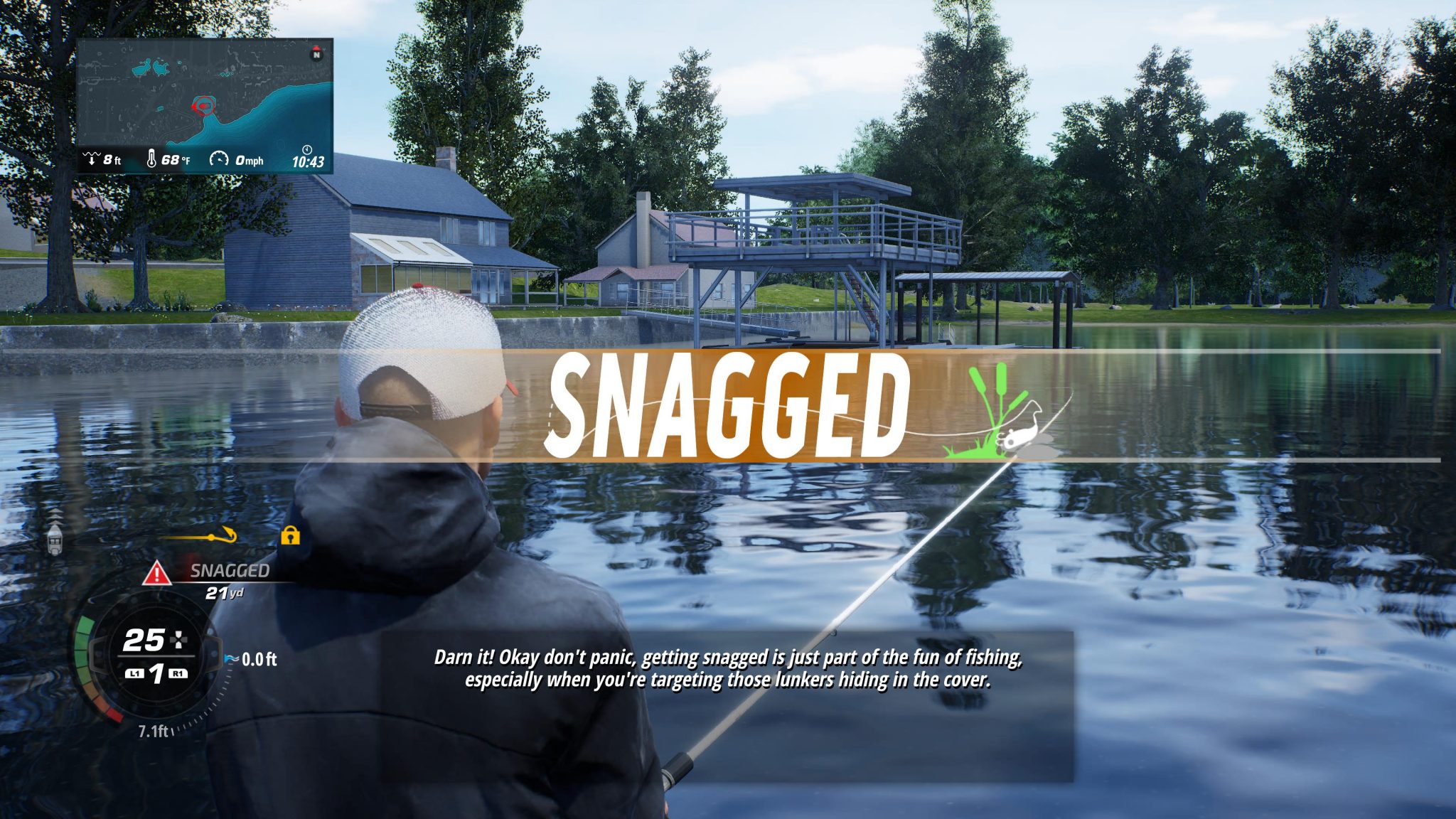Select the thermometer icon on the minimap

(151, 158)
